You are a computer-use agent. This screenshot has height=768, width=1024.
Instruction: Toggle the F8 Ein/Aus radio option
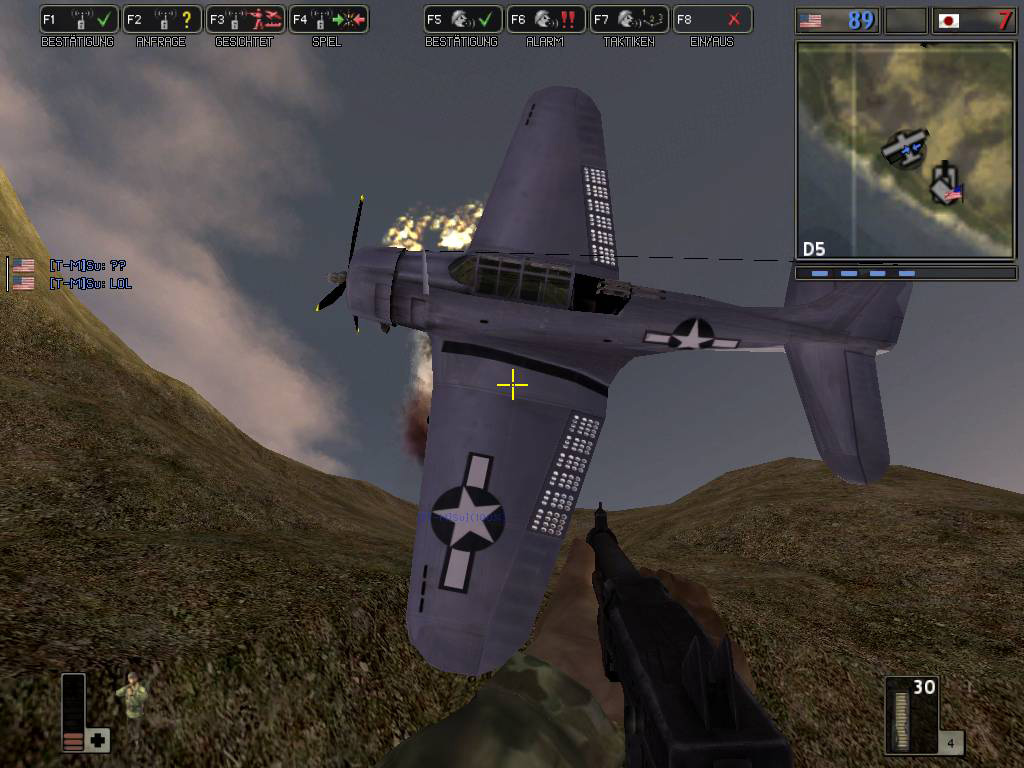(x=711, y=19)
